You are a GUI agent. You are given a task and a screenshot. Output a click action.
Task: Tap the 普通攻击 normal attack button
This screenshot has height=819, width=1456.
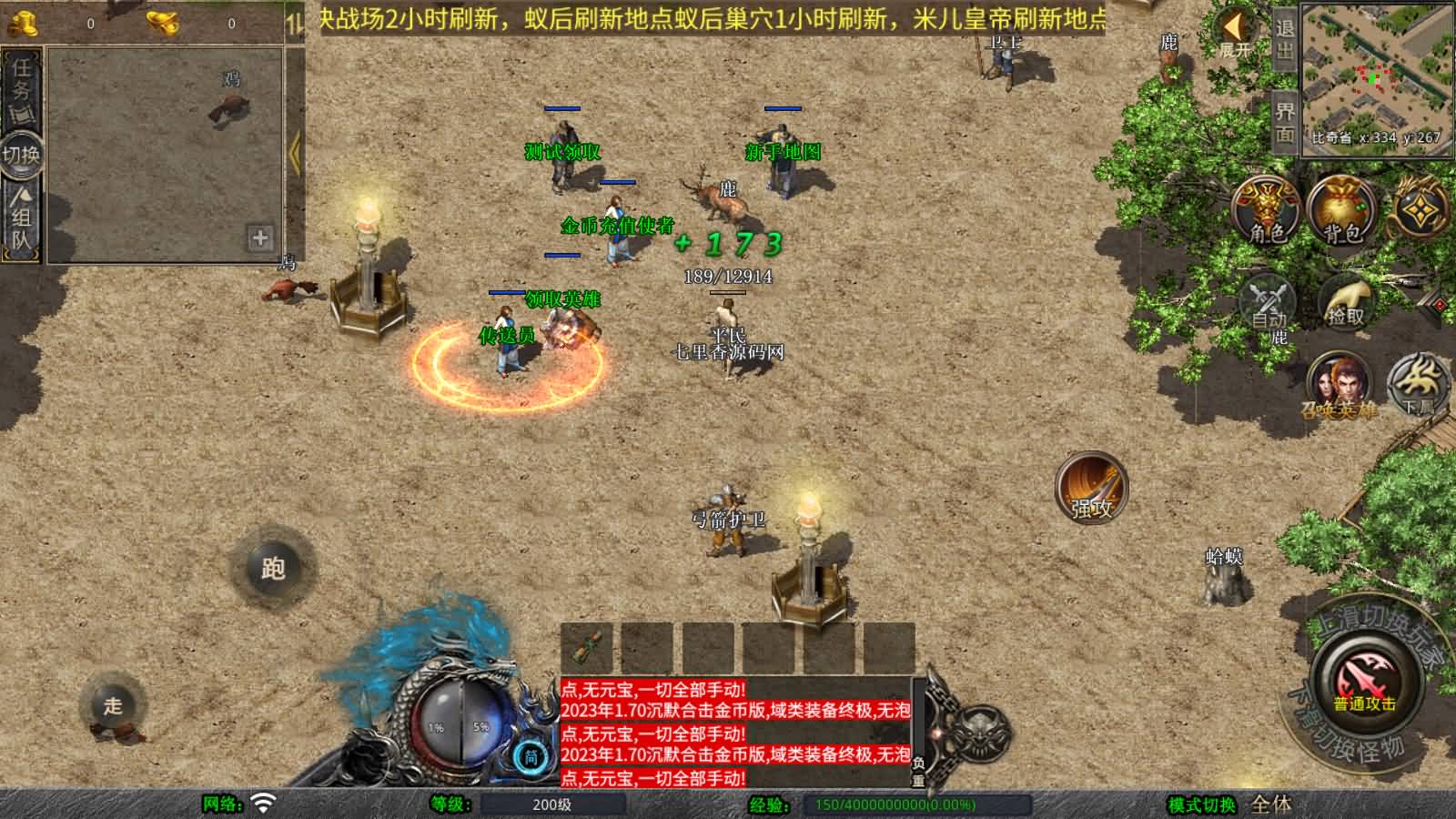[1364, 681]
